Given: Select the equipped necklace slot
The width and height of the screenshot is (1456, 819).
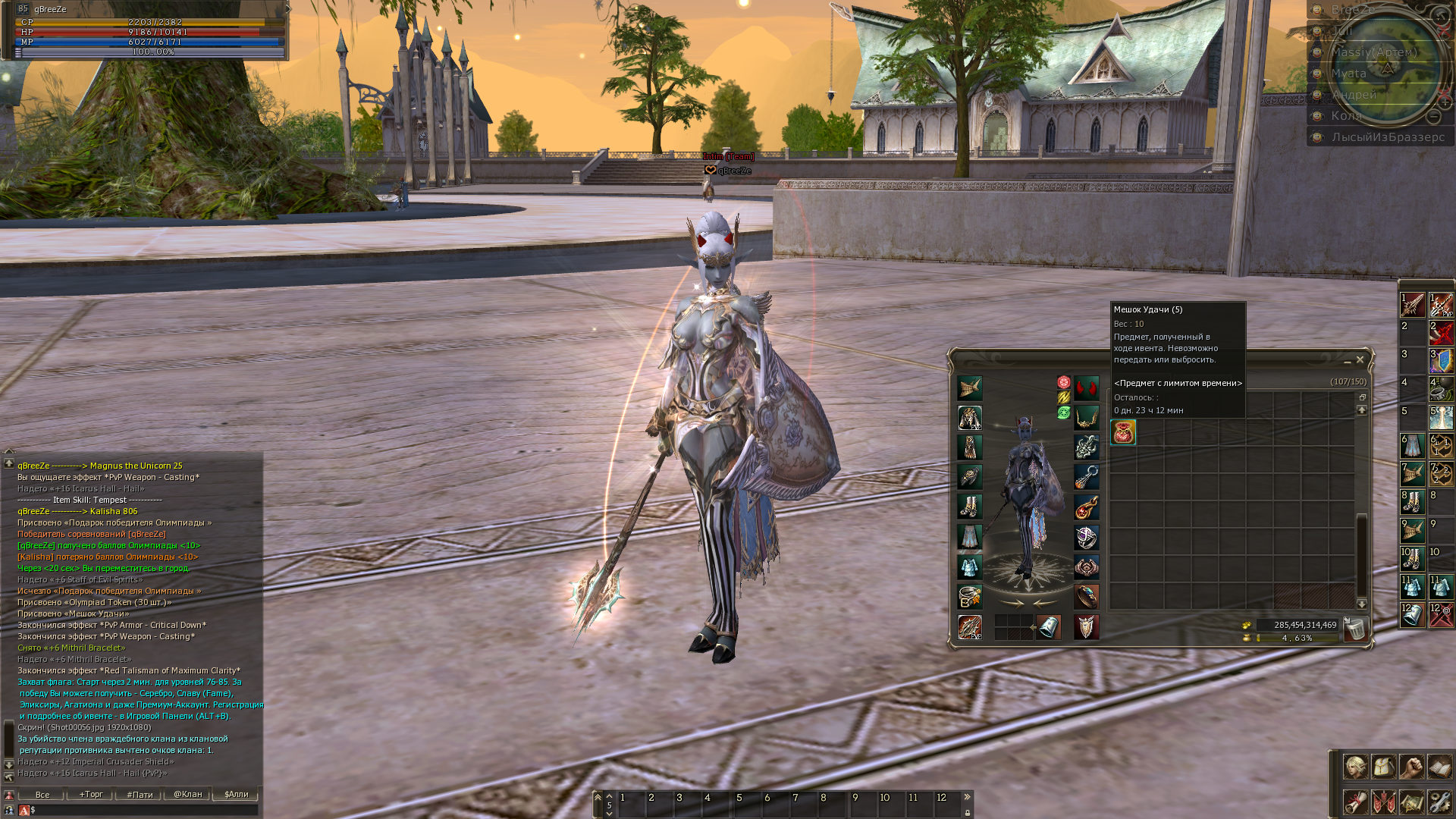Looking at the screenshot, I should tap(1087, 417).
